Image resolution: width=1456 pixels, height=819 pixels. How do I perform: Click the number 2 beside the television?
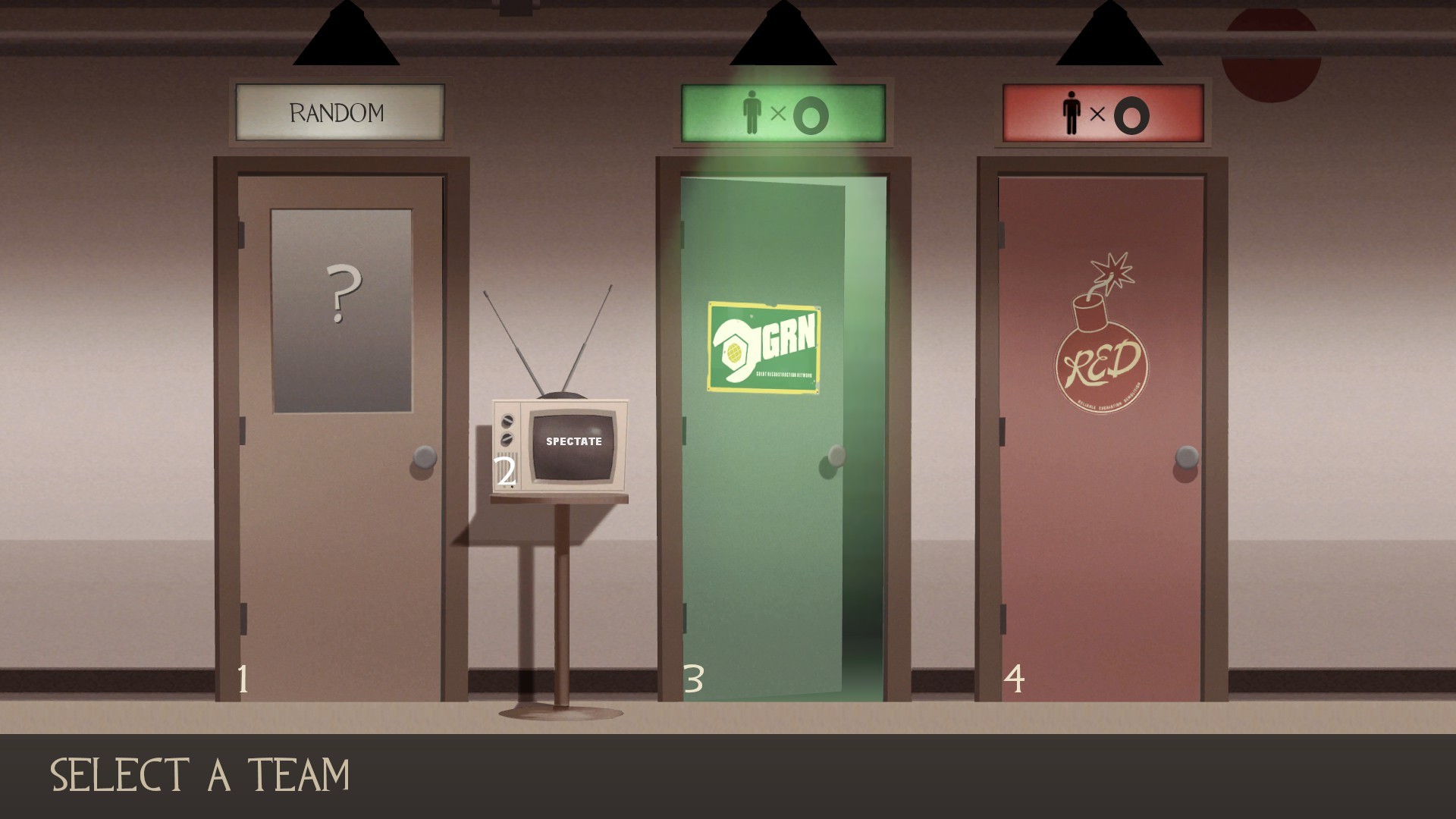coord(505,472)
